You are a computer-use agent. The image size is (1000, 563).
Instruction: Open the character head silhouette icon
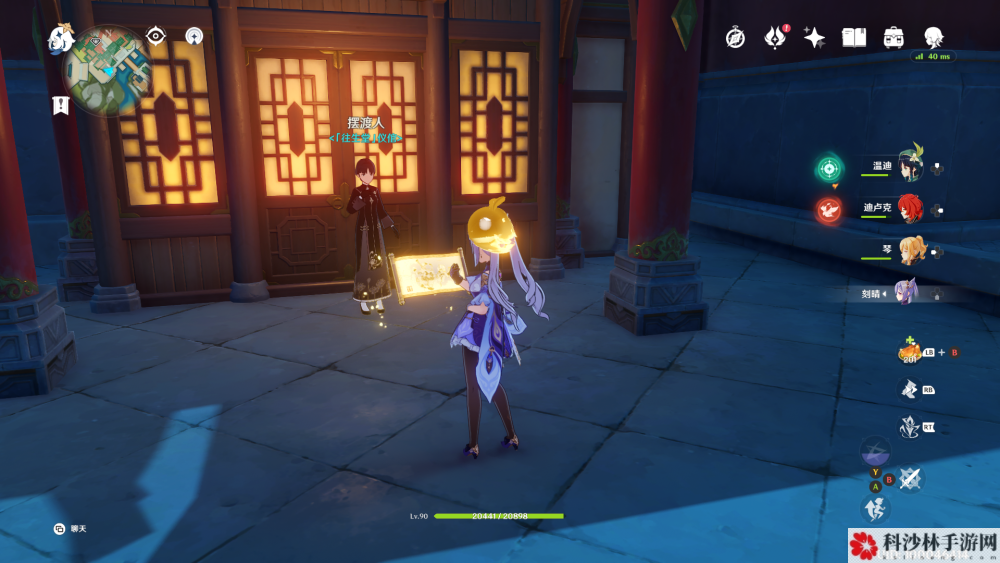[934, 38]
